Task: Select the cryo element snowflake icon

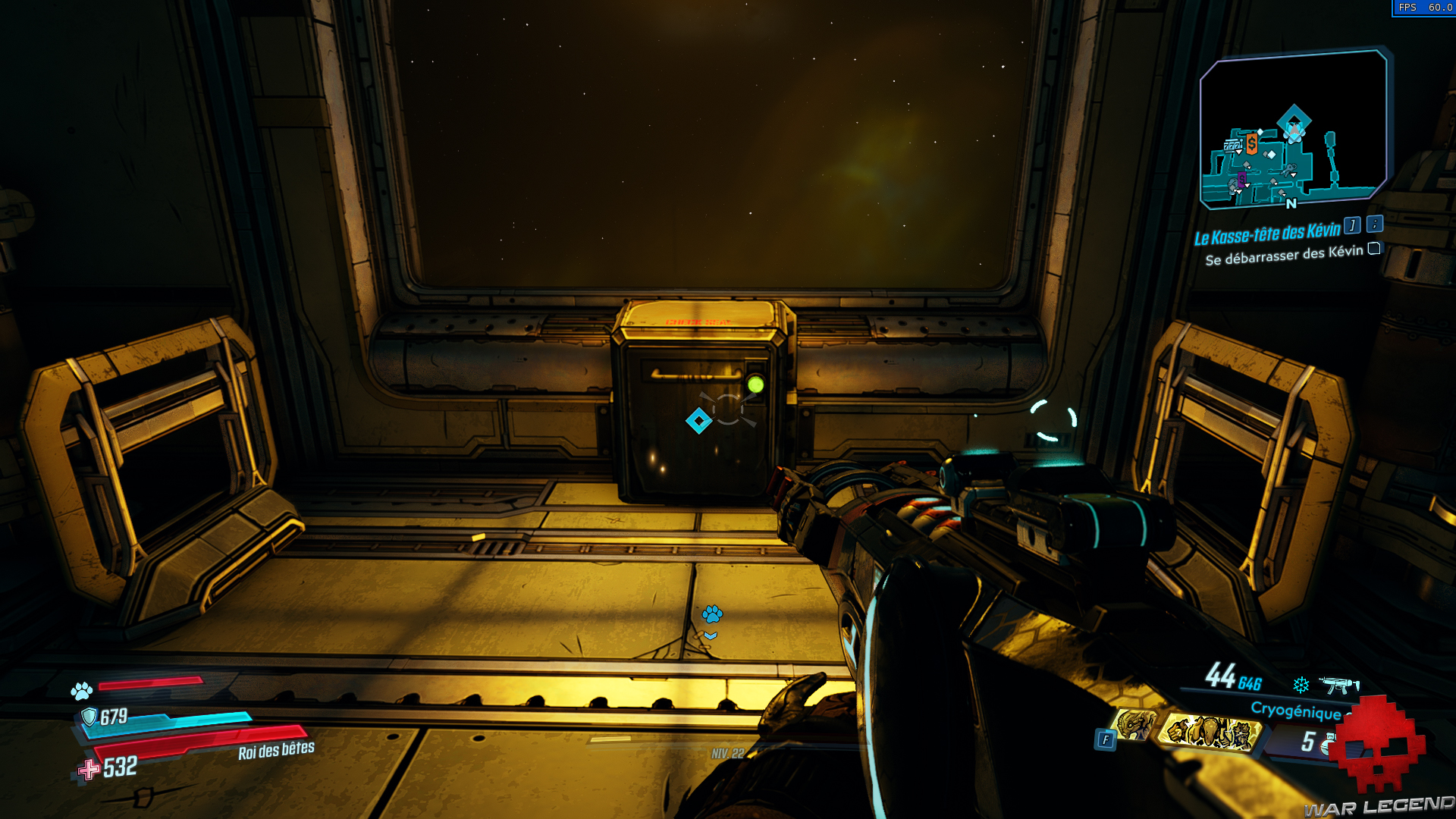Action: click(x=1301, y=684)
